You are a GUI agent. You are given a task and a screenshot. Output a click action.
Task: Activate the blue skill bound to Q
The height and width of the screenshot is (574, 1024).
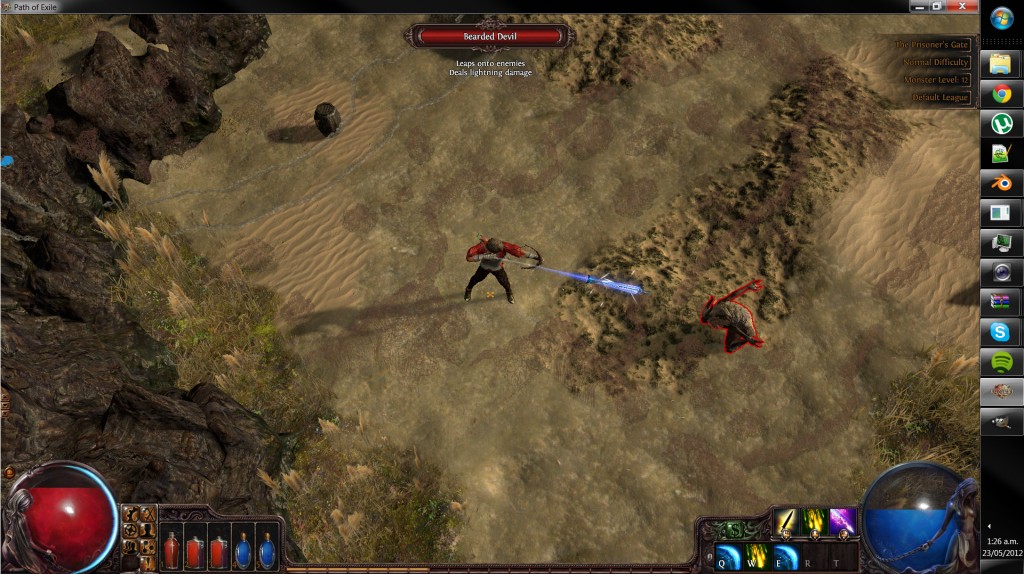coord(728,558)
